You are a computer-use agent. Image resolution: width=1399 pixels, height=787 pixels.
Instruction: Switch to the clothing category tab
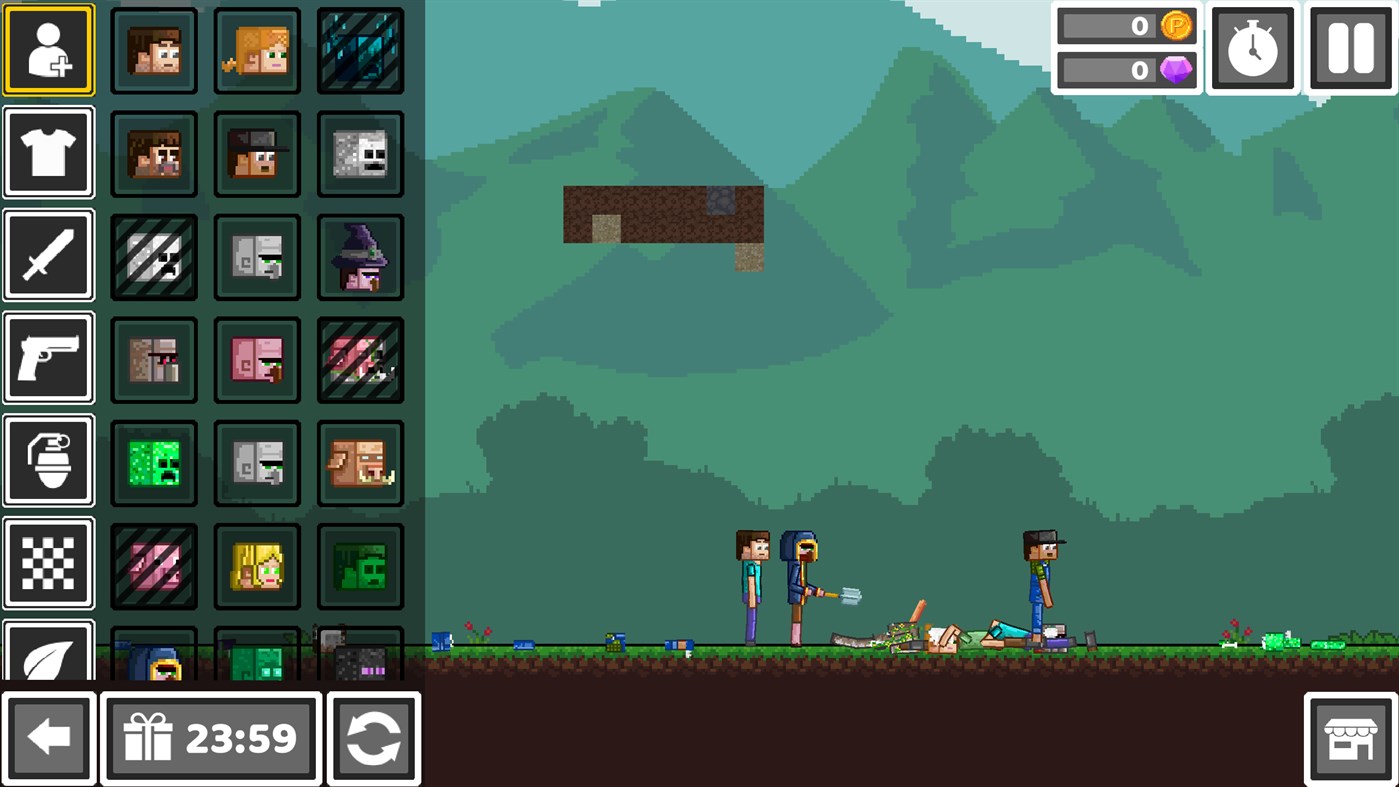(48, 152)
